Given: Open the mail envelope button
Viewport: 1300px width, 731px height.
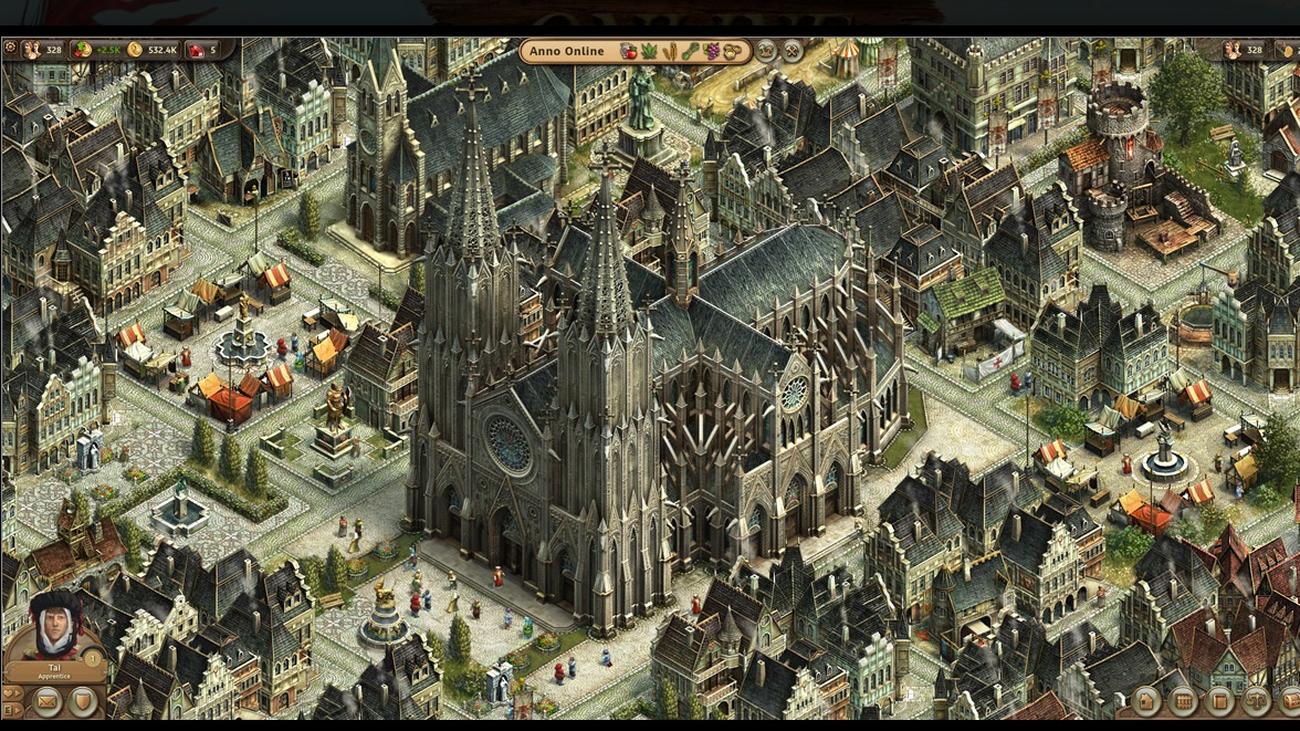Looking at the screenshot, I should coord(46,702).
